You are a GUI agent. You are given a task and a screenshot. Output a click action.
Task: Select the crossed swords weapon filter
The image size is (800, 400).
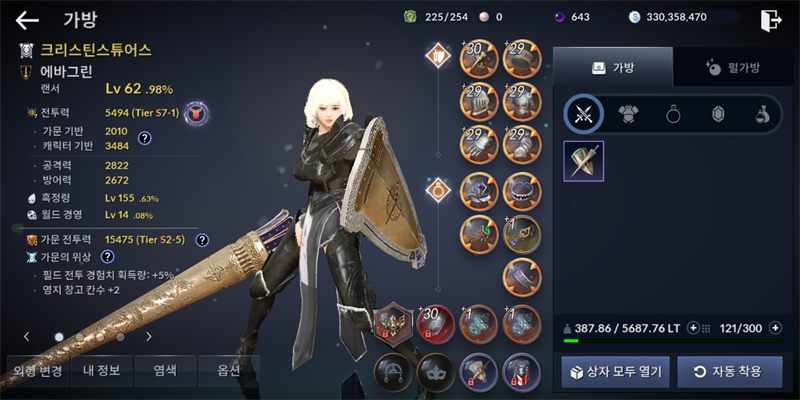pos(583,114)
